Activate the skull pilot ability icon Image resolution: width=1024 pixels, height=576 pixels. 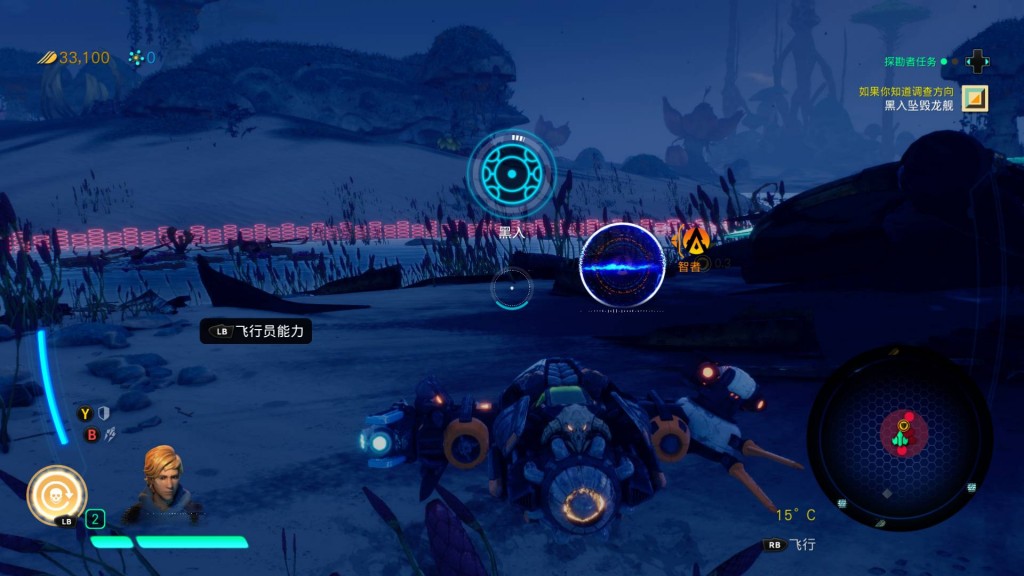click(x=56, y=494)
